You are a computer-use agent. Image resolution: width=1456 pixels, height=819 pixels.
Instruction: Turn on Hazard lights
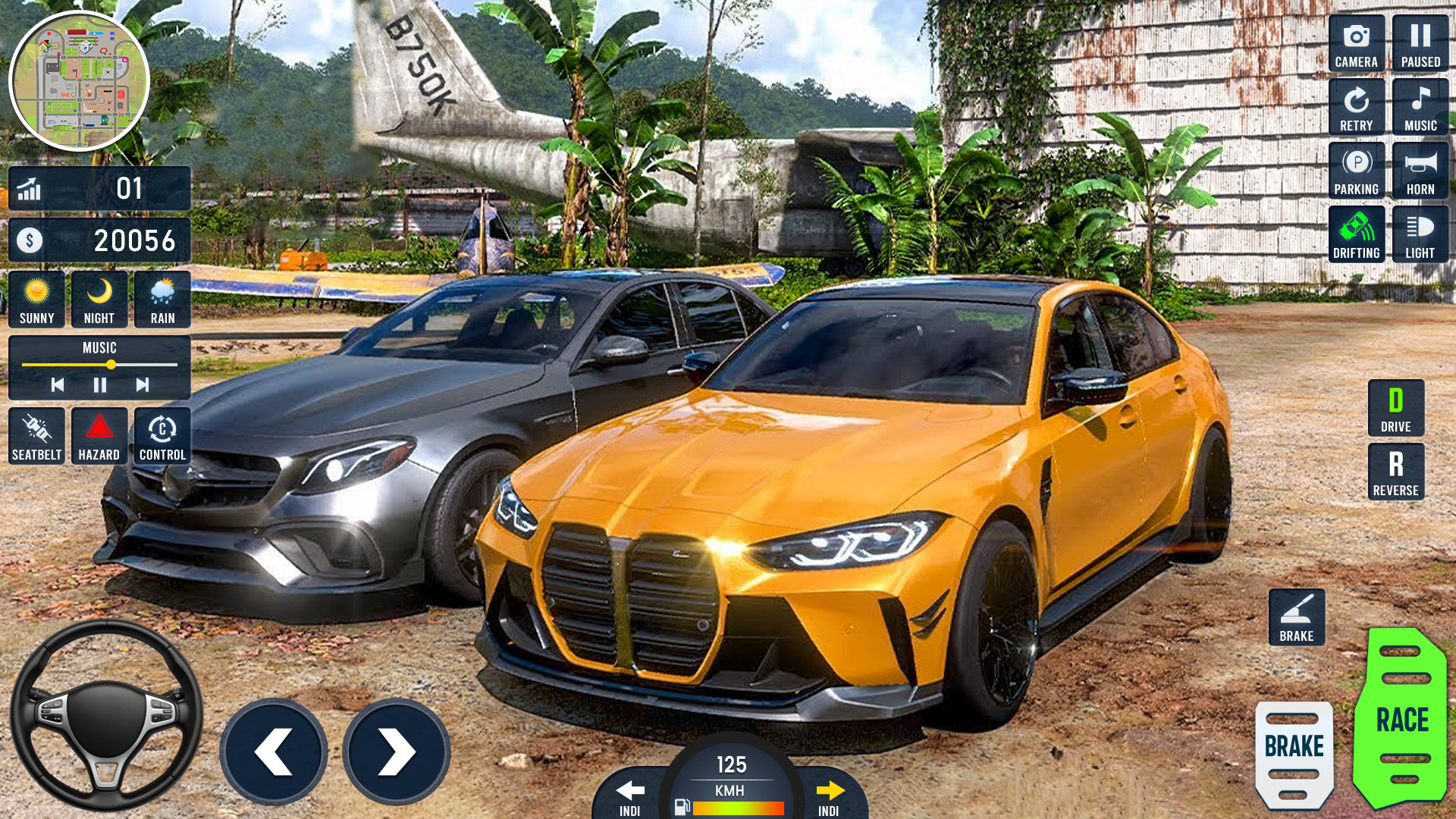[99, 435]
